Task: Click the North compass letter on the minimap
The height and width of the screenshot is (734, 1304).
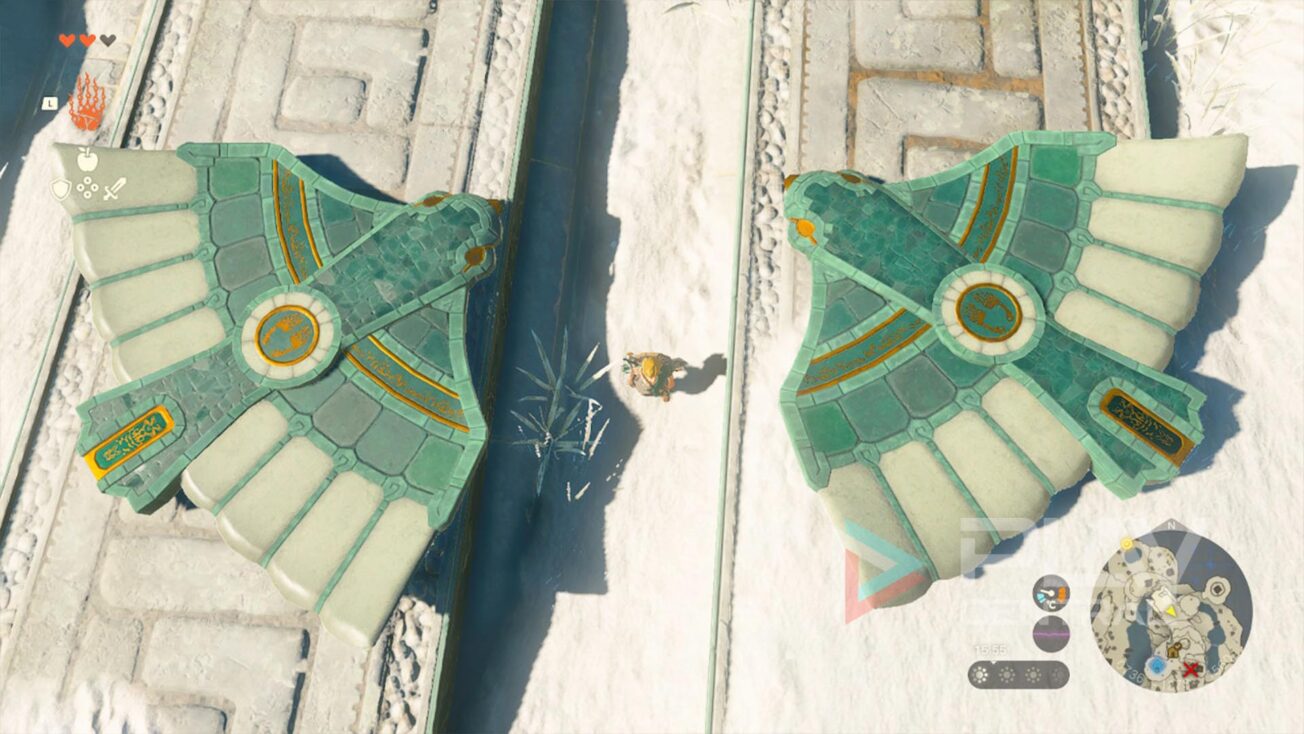Action: pos(1170,524)
